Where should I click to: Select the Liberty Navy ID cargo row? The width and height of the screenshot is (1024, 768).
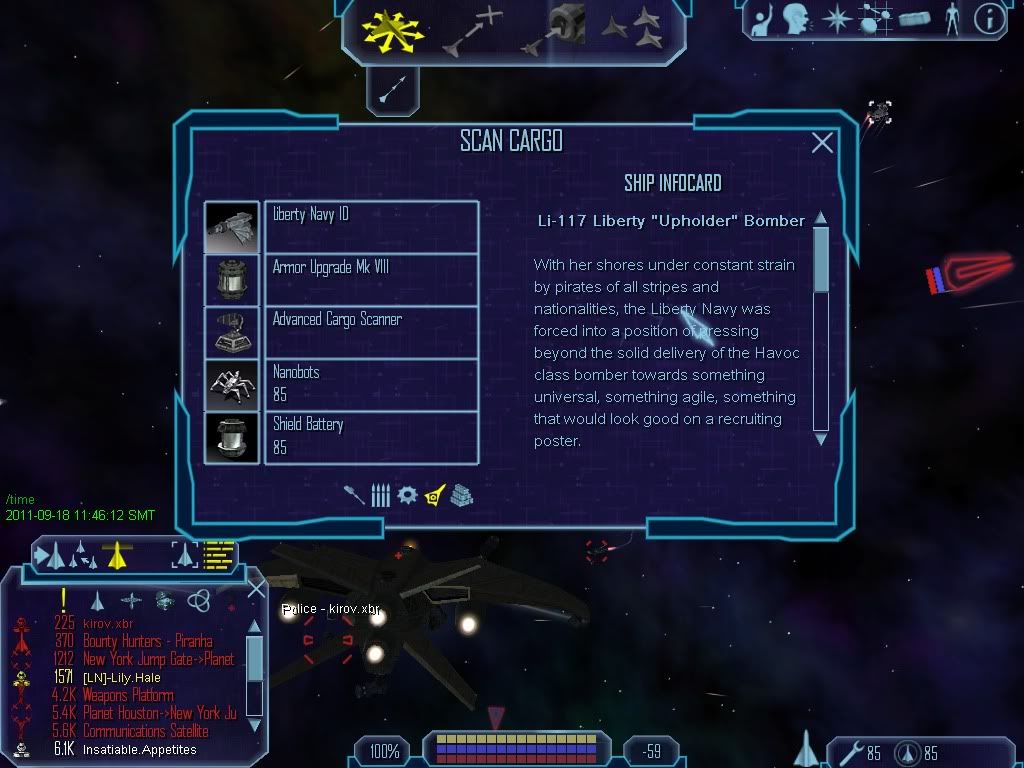coord(371,226)
